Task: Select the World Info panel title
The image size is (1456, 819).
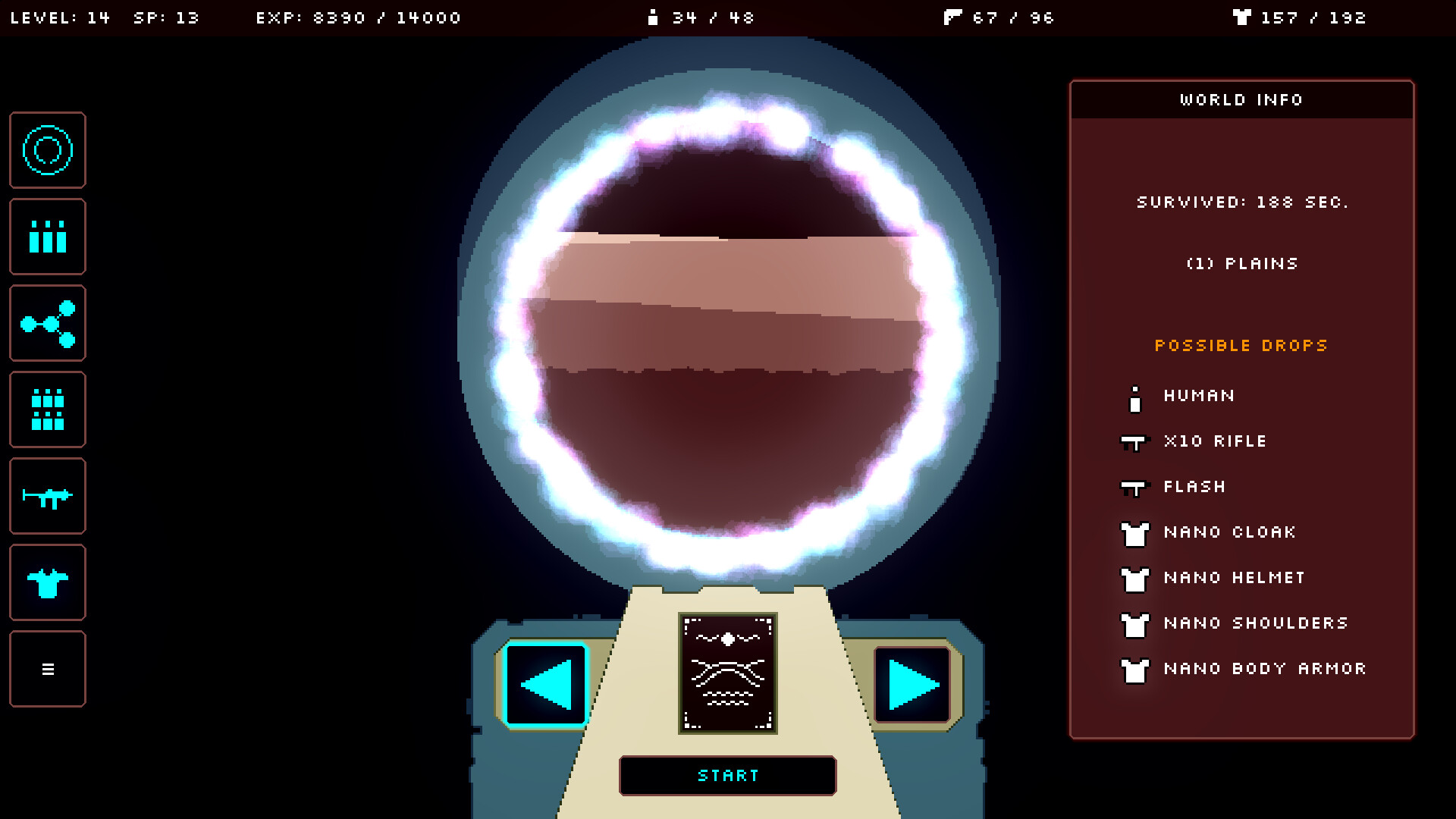Action: click(x=1241, y=99)
